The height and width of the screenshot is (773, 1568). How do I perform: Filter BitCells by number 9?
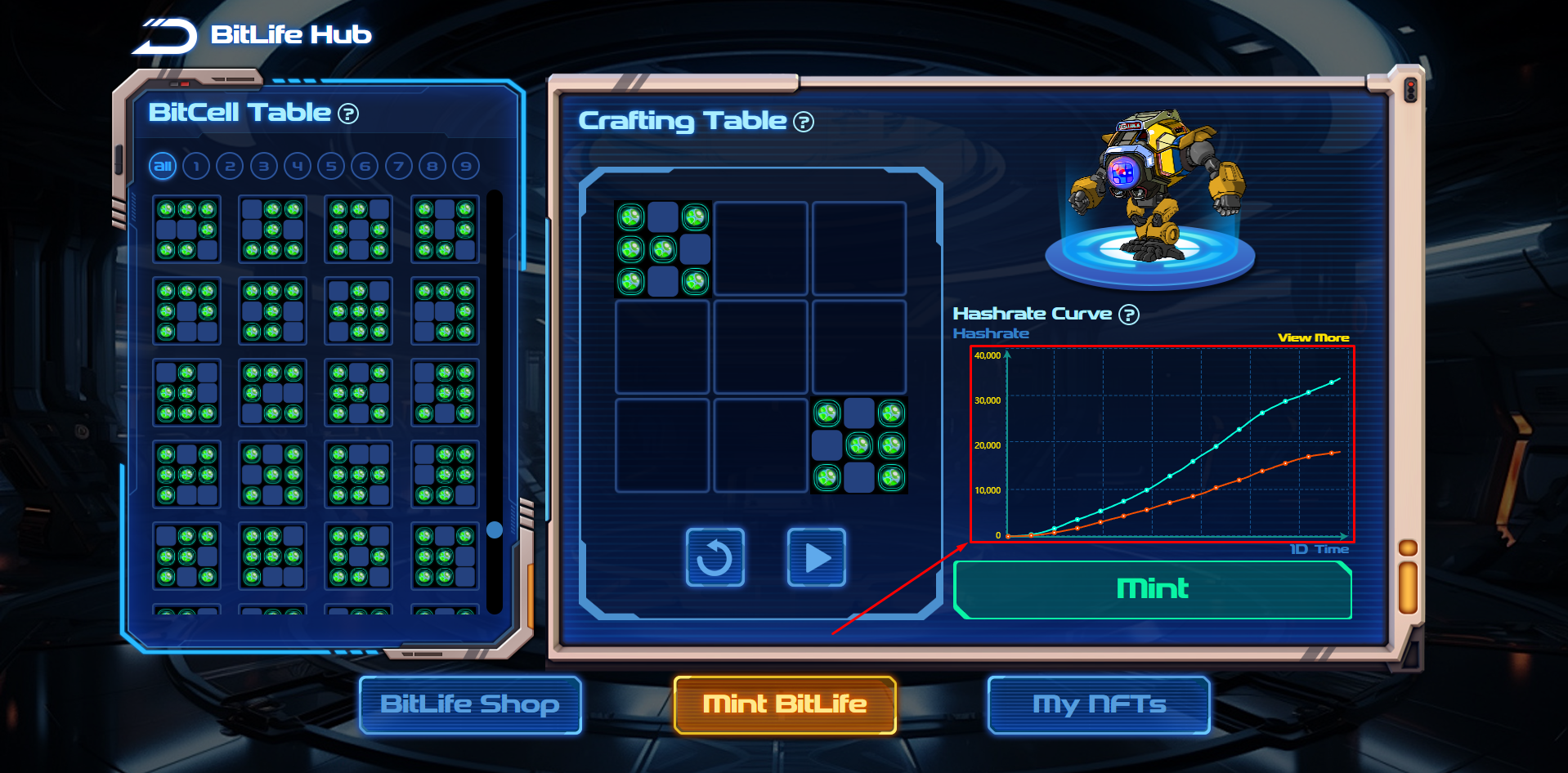466,167
